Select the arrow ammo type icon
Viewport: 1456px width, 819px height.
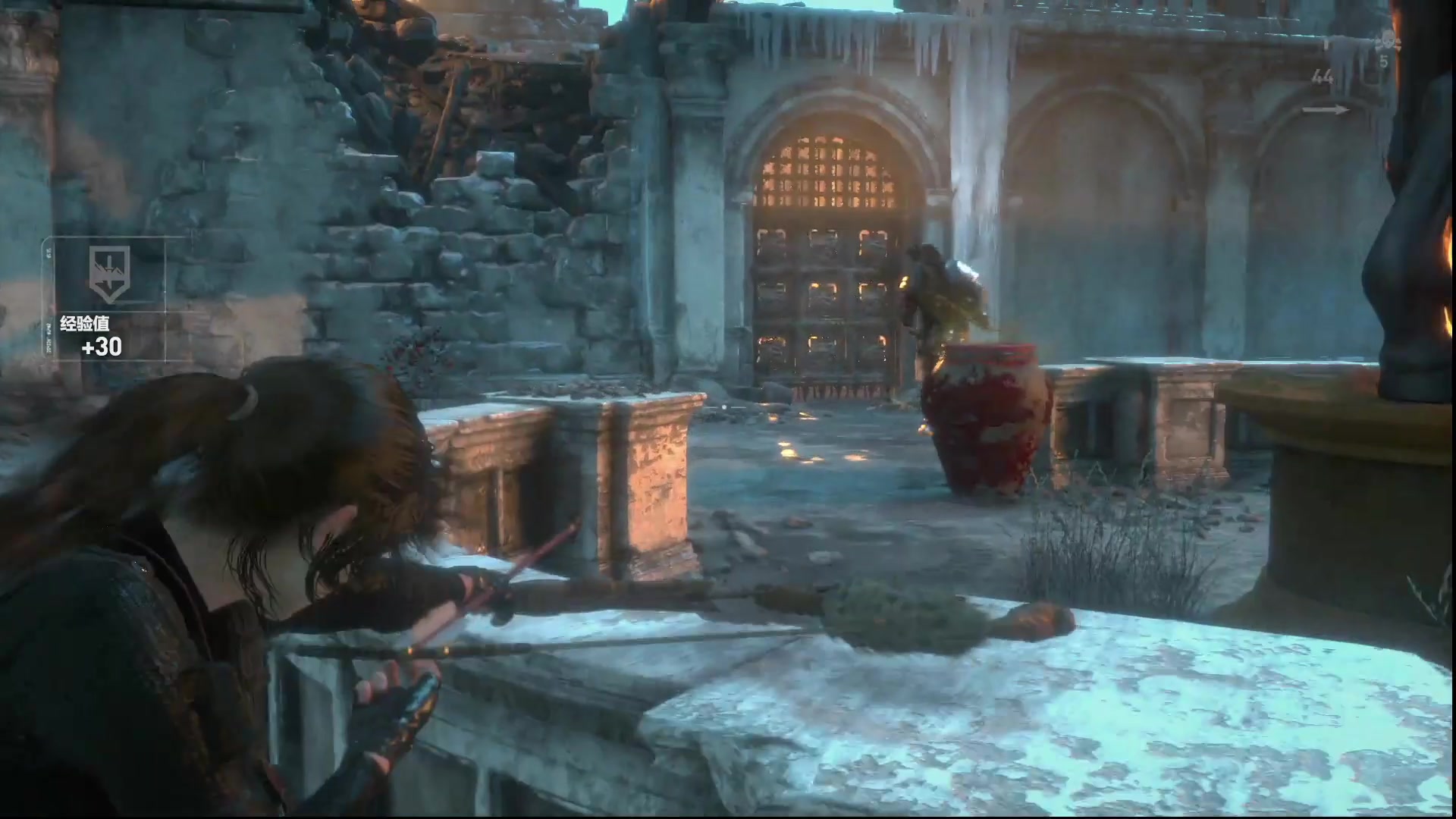(1326, 110)
